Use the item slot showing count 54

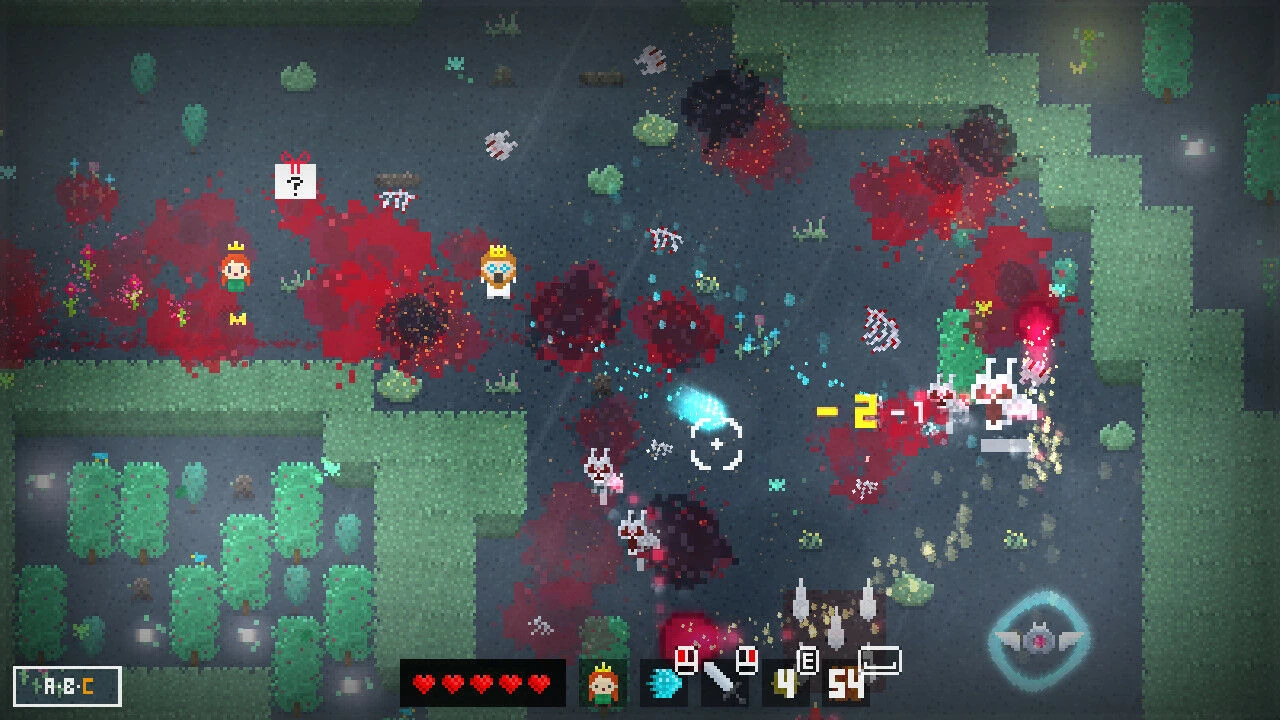coord(848,685)
